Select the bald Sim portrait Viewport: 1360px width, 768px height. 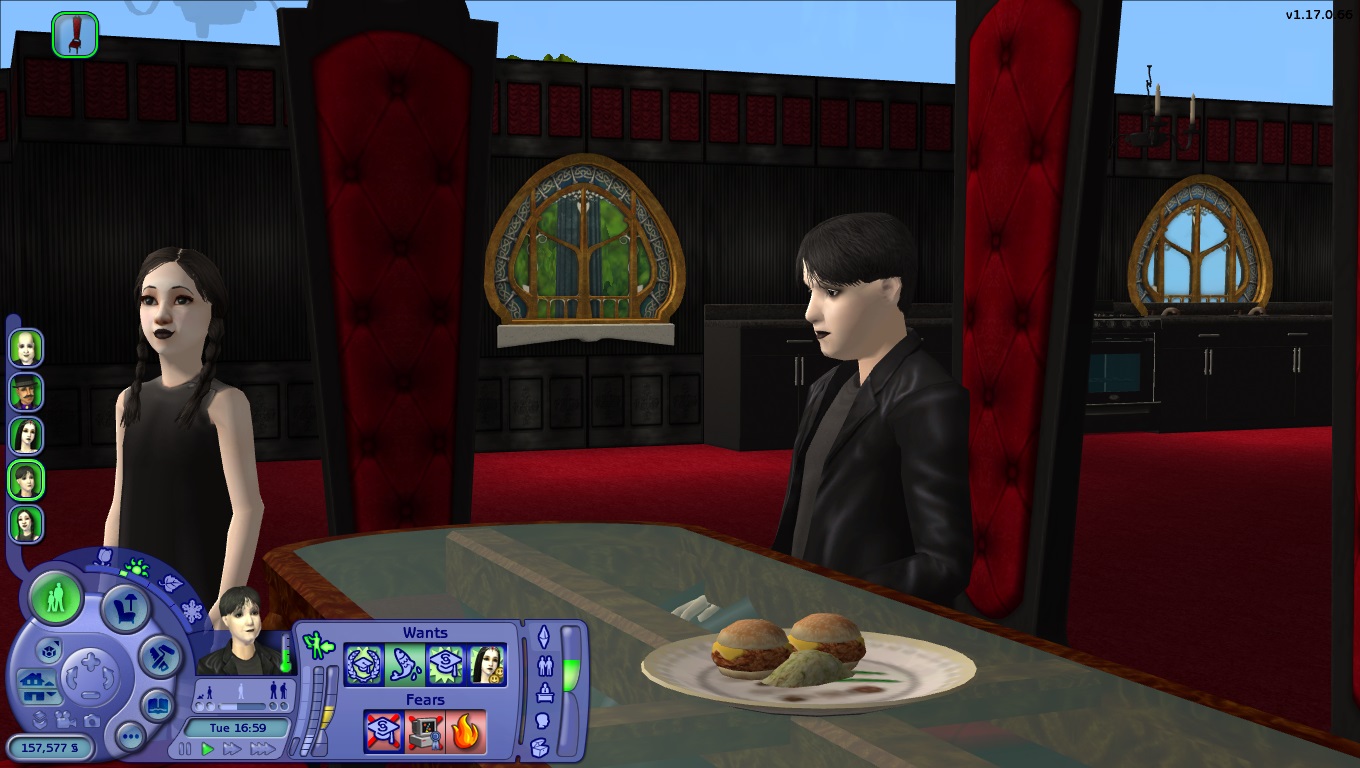coord(26,348)
